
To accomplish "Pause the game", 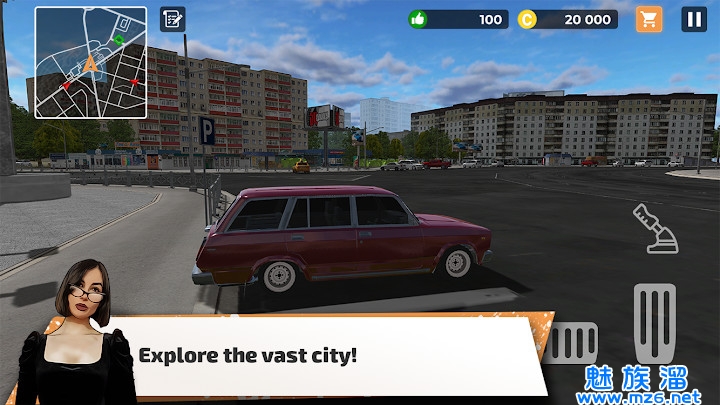I will click(694, 19).
